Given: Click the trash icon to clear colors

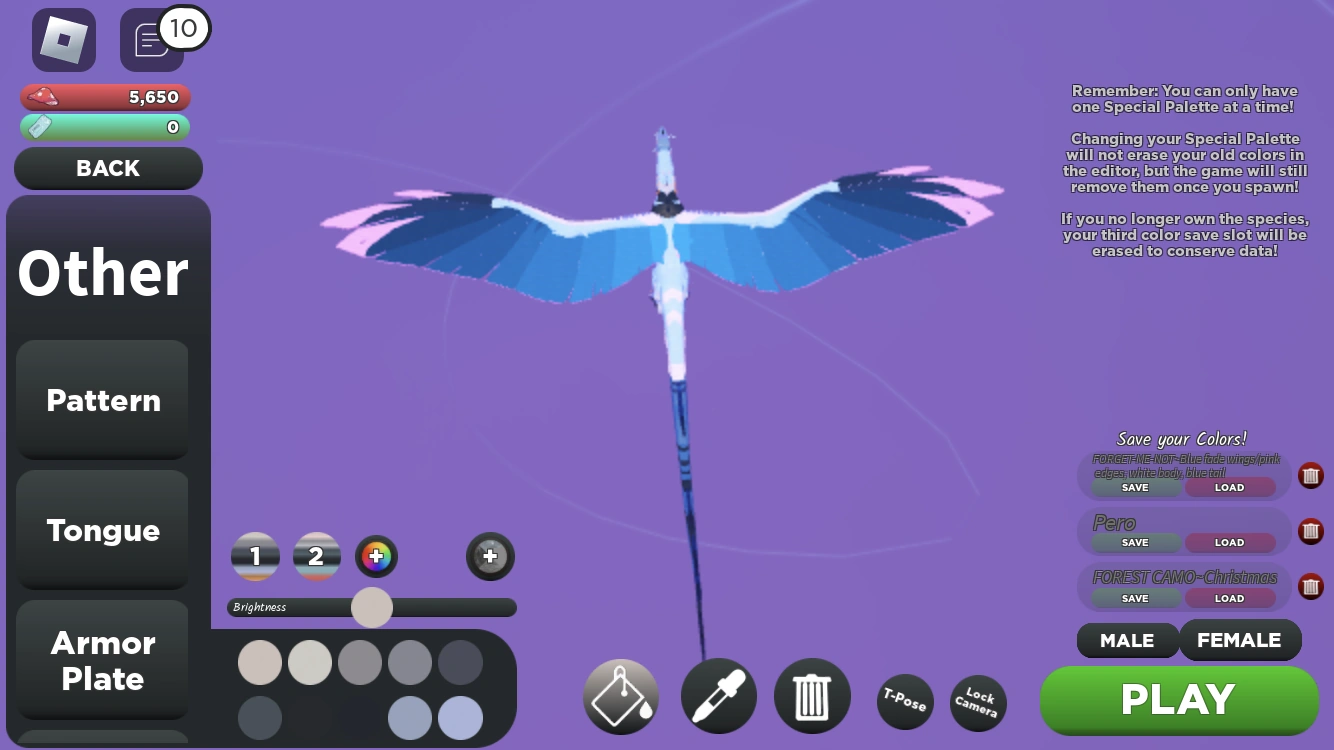Looking at the screenshot, I should coord(812,695).
